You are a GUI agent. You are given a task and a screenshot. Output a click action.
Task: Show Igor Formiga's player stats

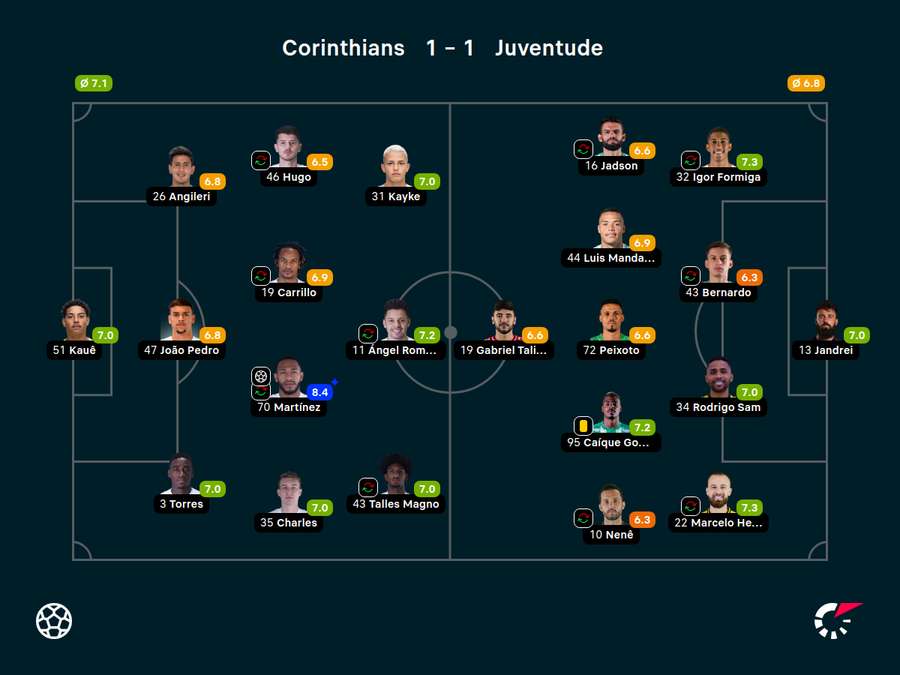pyautogui.click(x=718, y=149)
